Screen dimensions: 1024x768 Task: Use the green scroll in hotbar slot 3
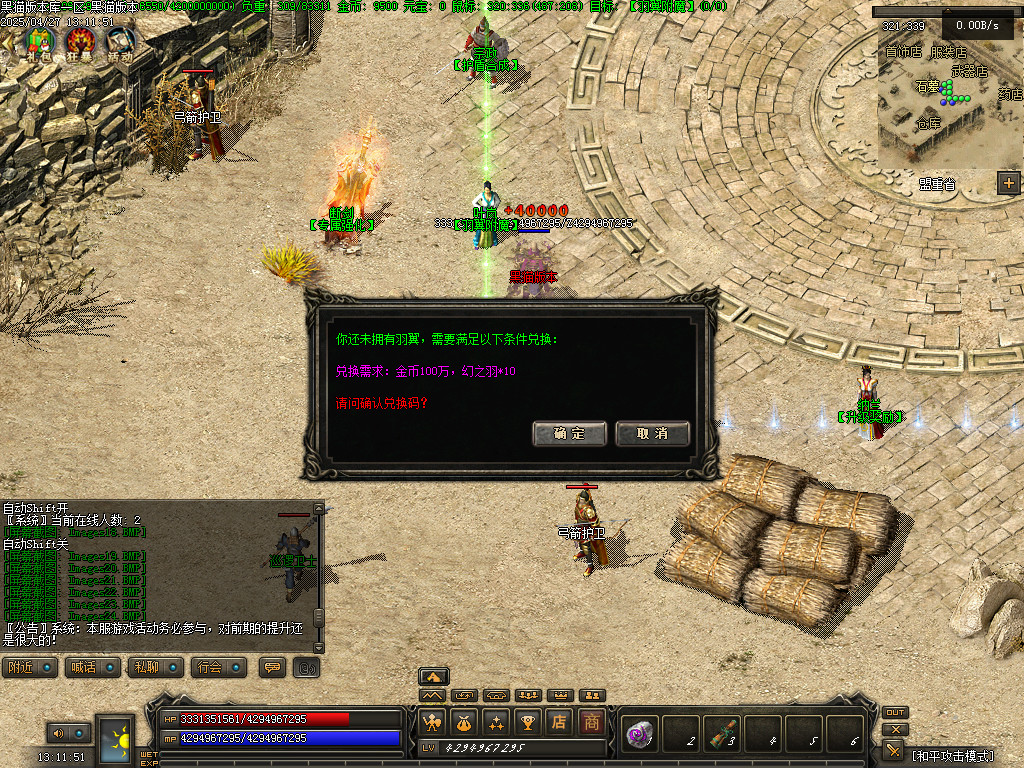722,734
